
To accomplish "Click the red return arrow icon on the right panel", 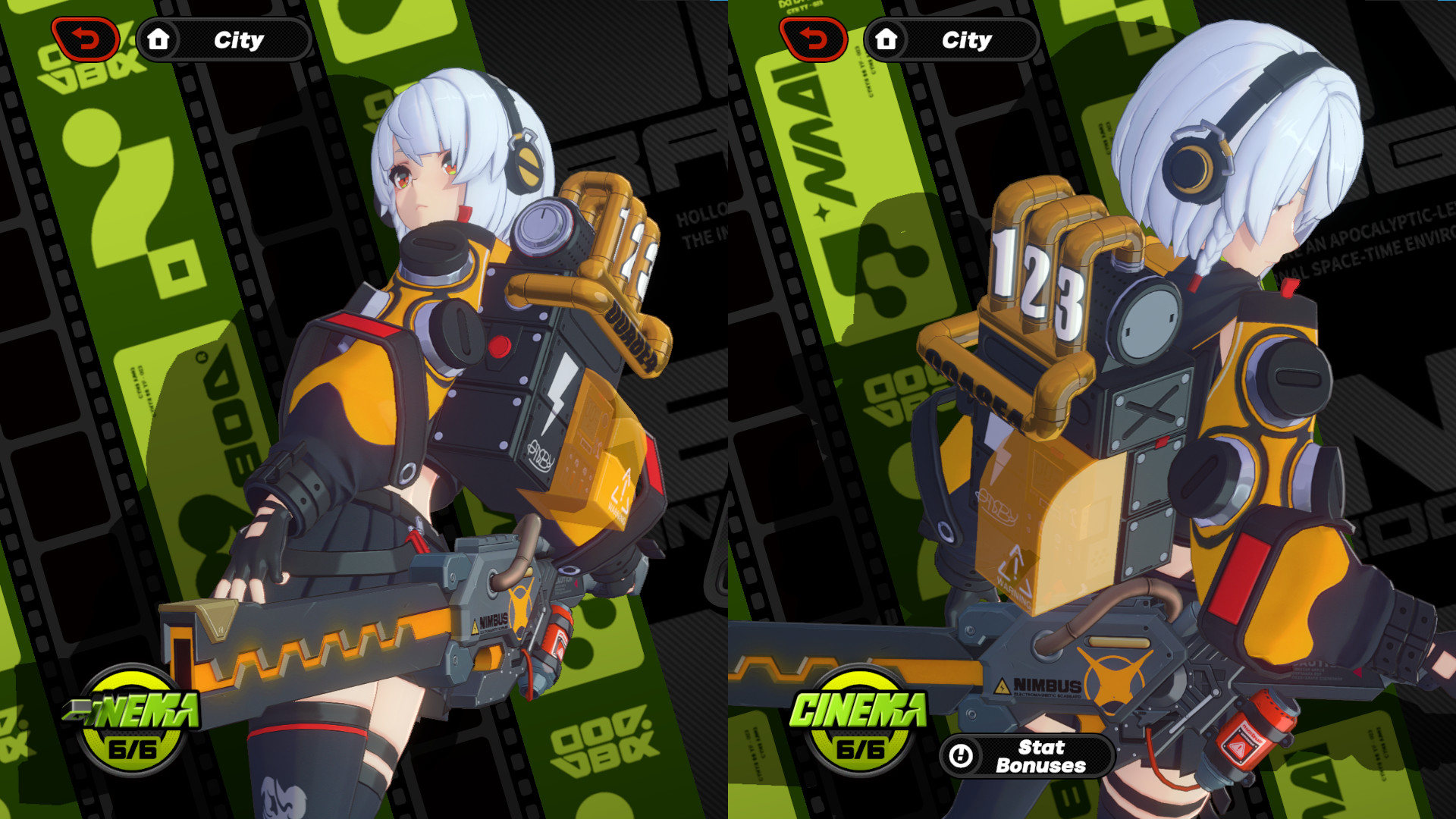I will click(814, 37).
